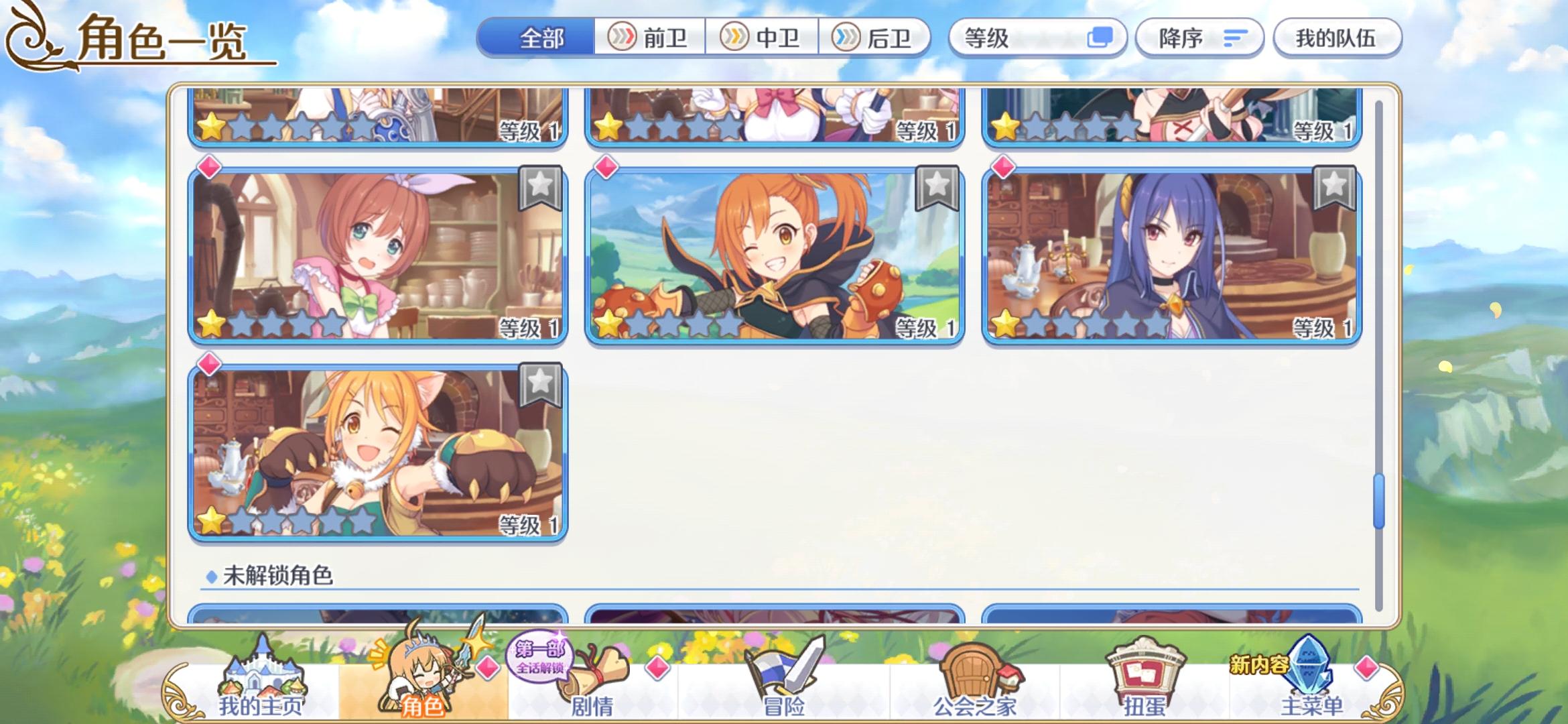Switch to the 后卫 rear guard tab

tap(878, 38)
